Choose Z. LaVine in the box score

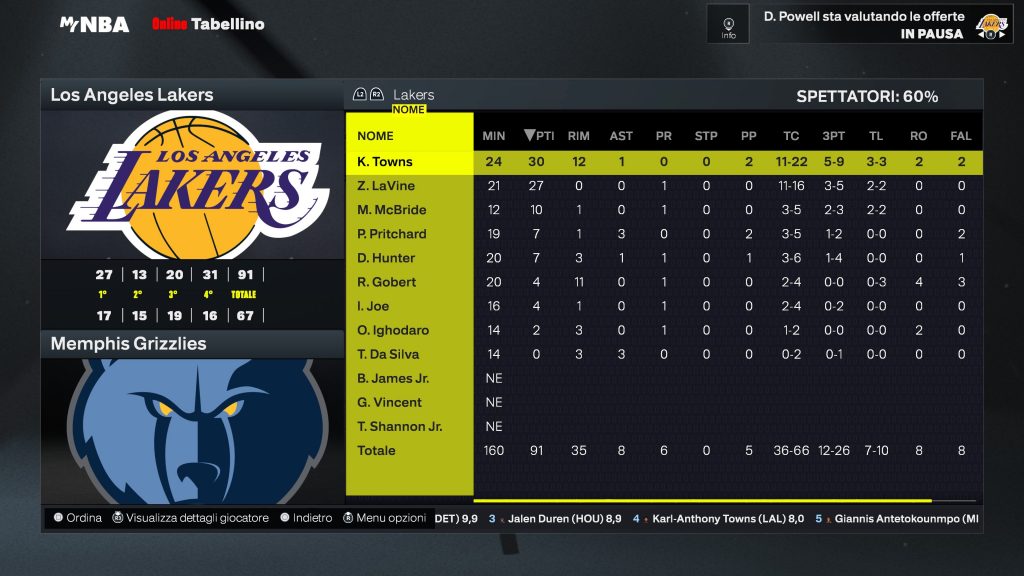(385, 186)
